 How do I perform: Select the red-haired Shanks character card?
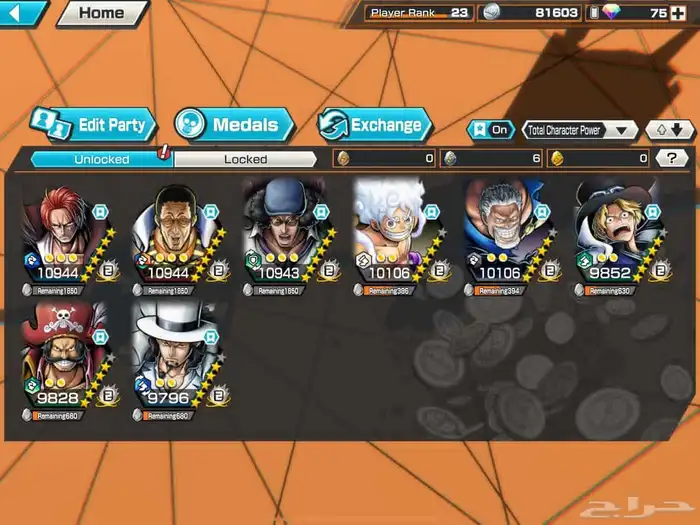pyautogui.click(x=69, y=237)
